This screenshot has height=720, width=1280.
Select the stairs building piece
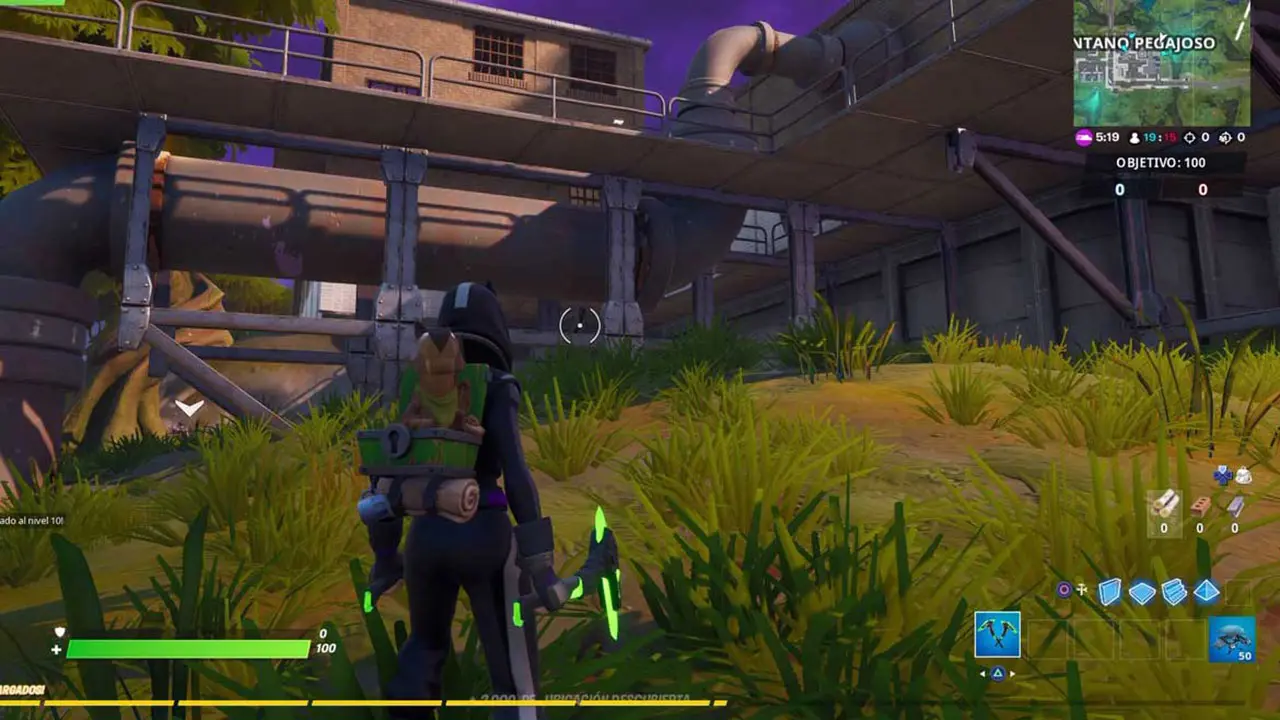tap(1174, 592)
